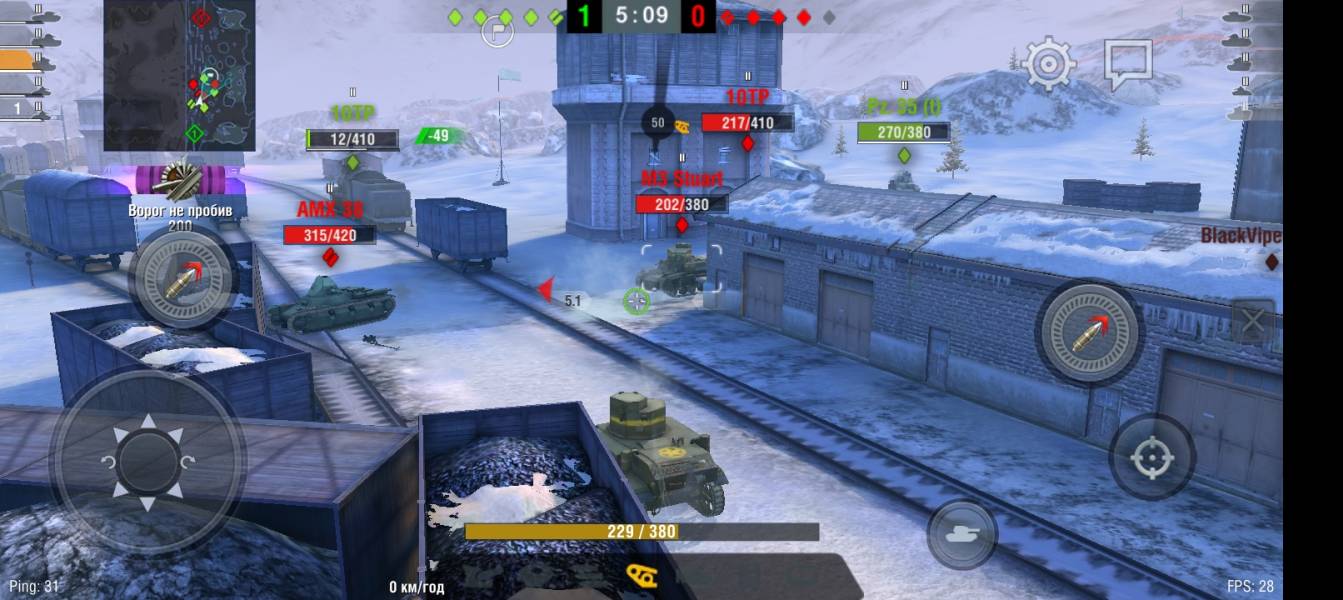The width and height of the screenshot is (1343, 600).
Task: Open the chat speech bubble
Action: pyautogui.click(x=1128, y=64)
